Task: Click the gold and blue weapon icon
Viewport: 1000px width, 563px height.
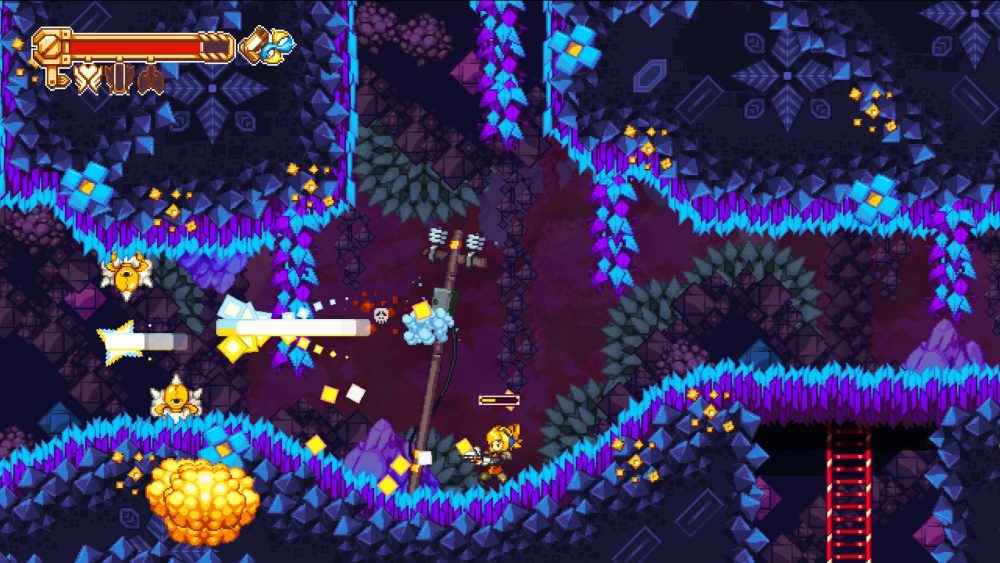Action: [x=268, y=44]
